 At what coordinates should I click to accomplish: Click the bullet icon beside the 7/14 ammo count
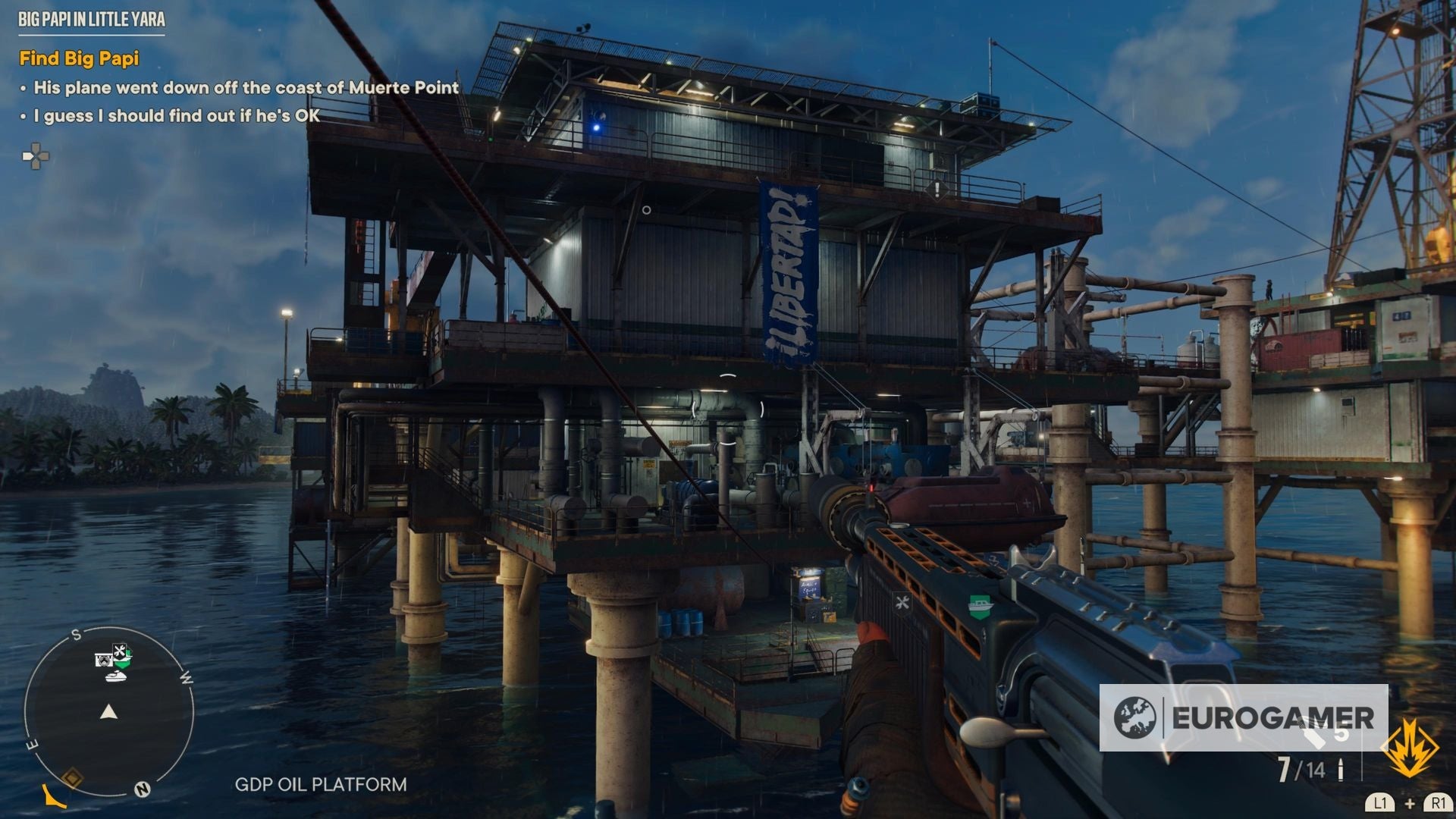click(1341, 770)
